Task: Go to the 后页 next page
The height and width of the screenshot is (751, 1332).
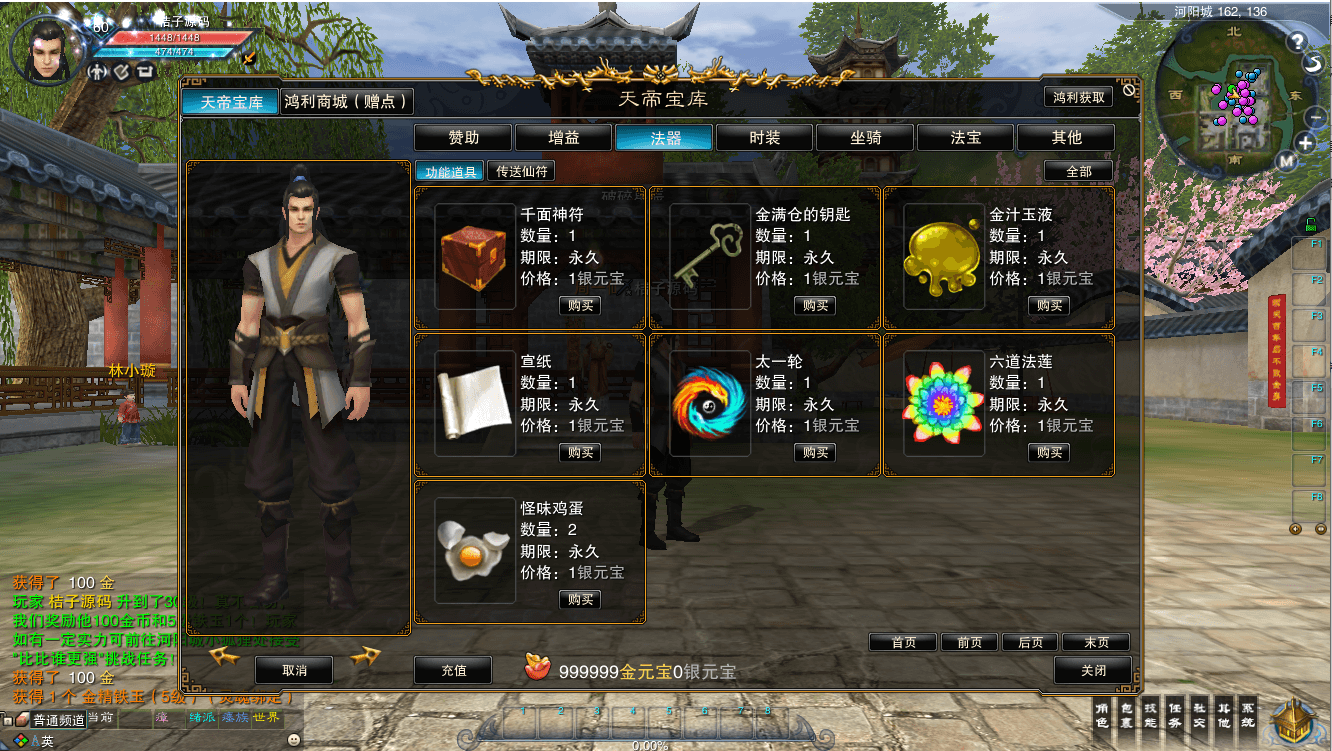Action: point(1030,643)
